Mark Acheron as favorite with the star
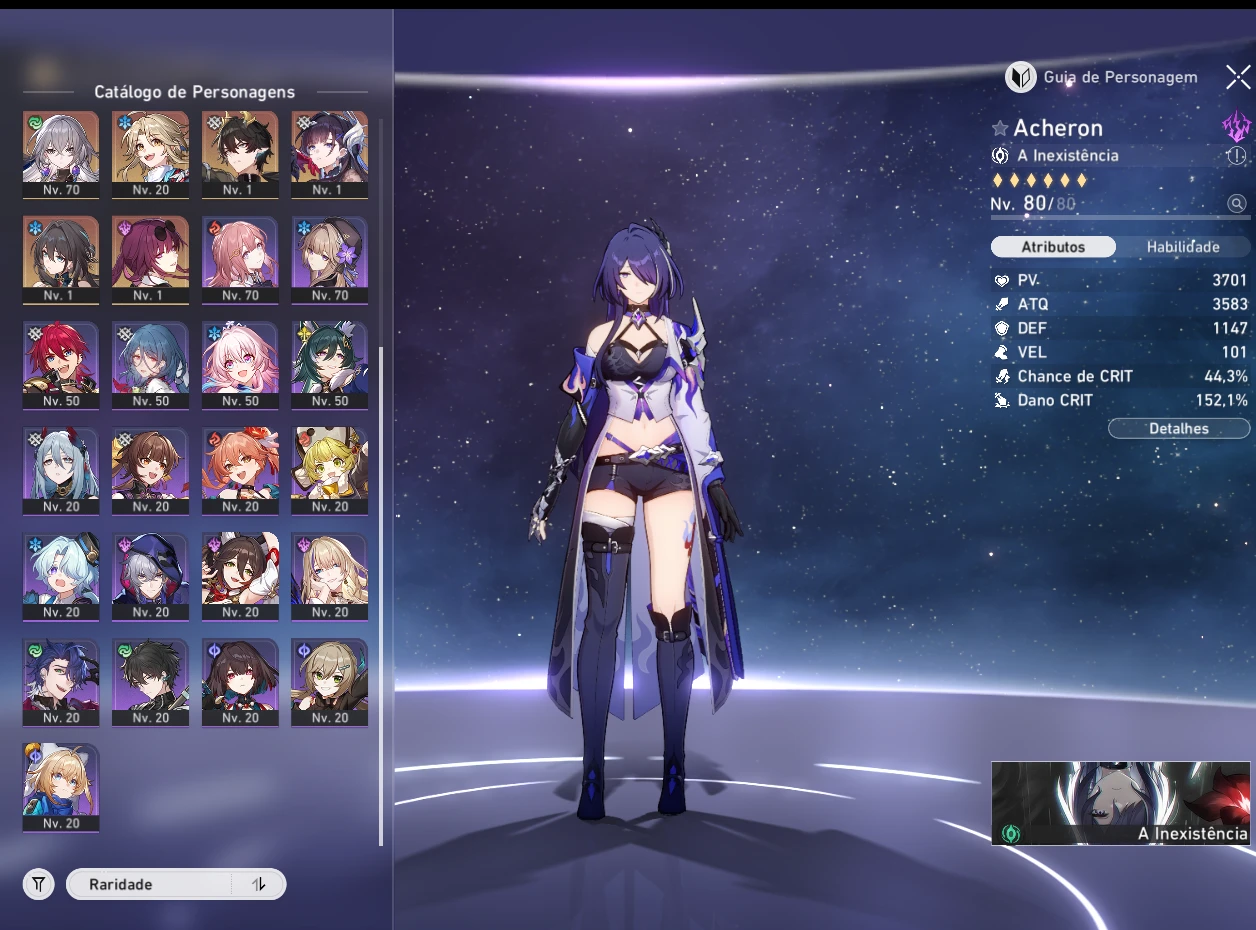This screenshot has width=1256, height=930. coord(1000,129)
